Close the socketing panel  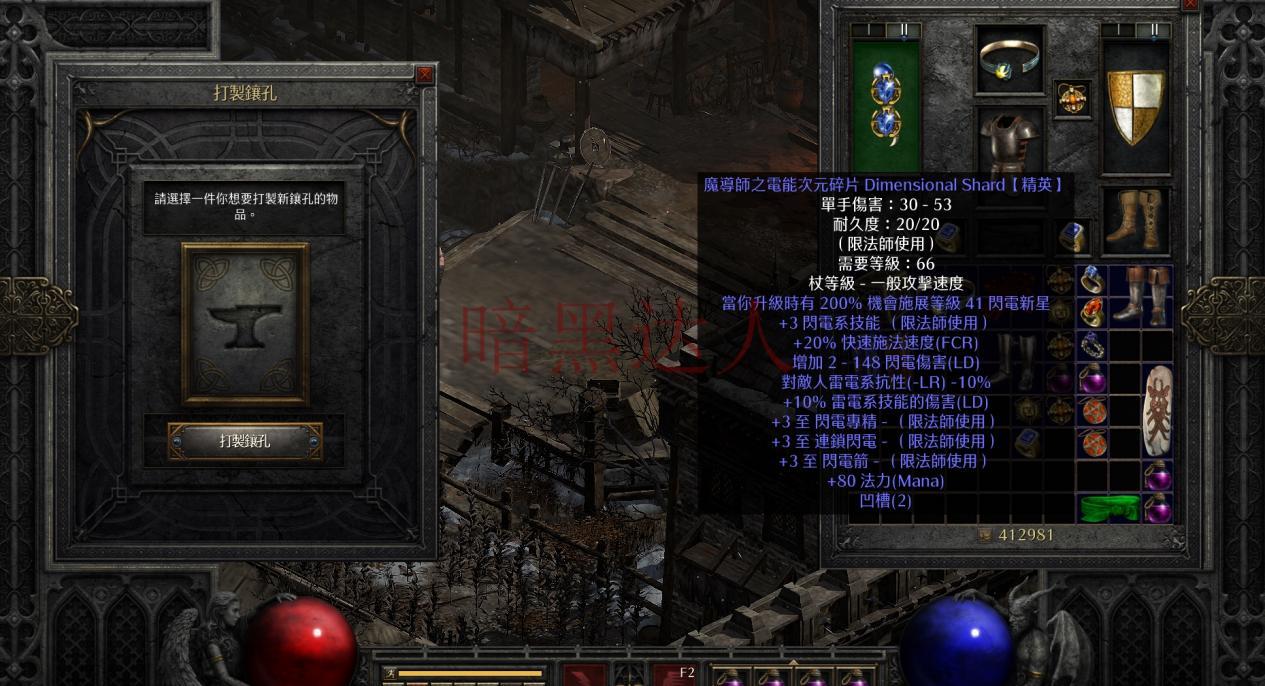point(425,74)
